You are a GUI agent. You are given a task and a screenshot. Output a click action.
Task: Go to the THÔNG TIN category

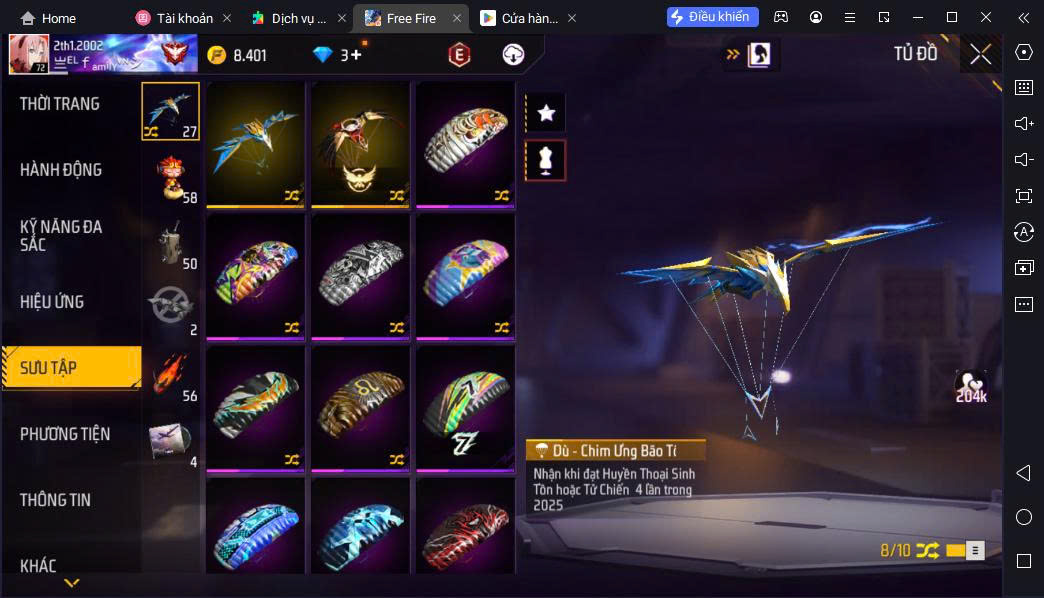pos(56,500)
